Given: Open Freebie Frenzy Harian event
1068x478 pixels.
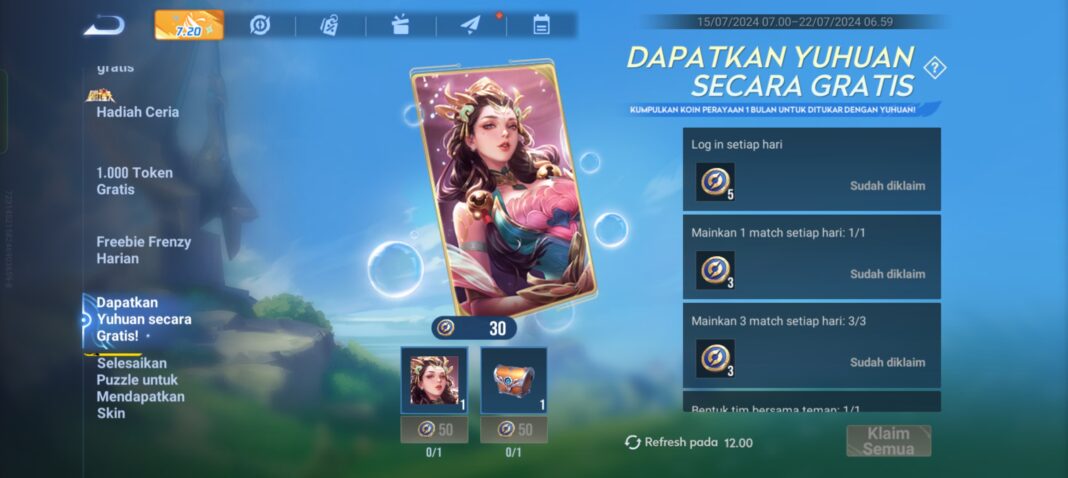Looking at the screenshot, I should tap(143, 250).
